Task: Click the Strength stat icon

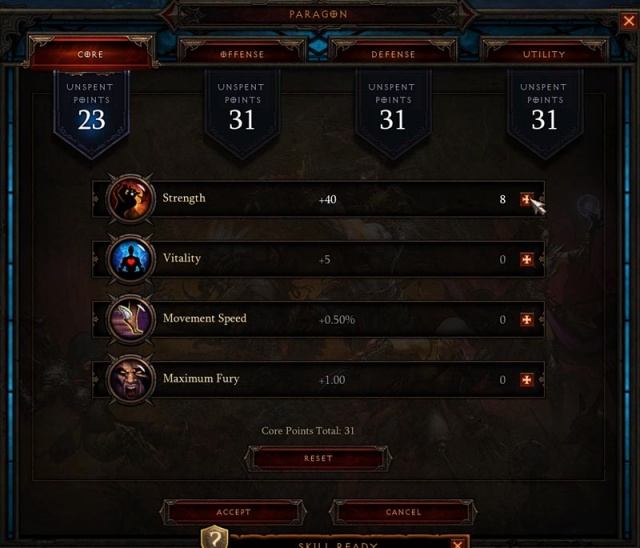Action: click(x=131, y=199)
